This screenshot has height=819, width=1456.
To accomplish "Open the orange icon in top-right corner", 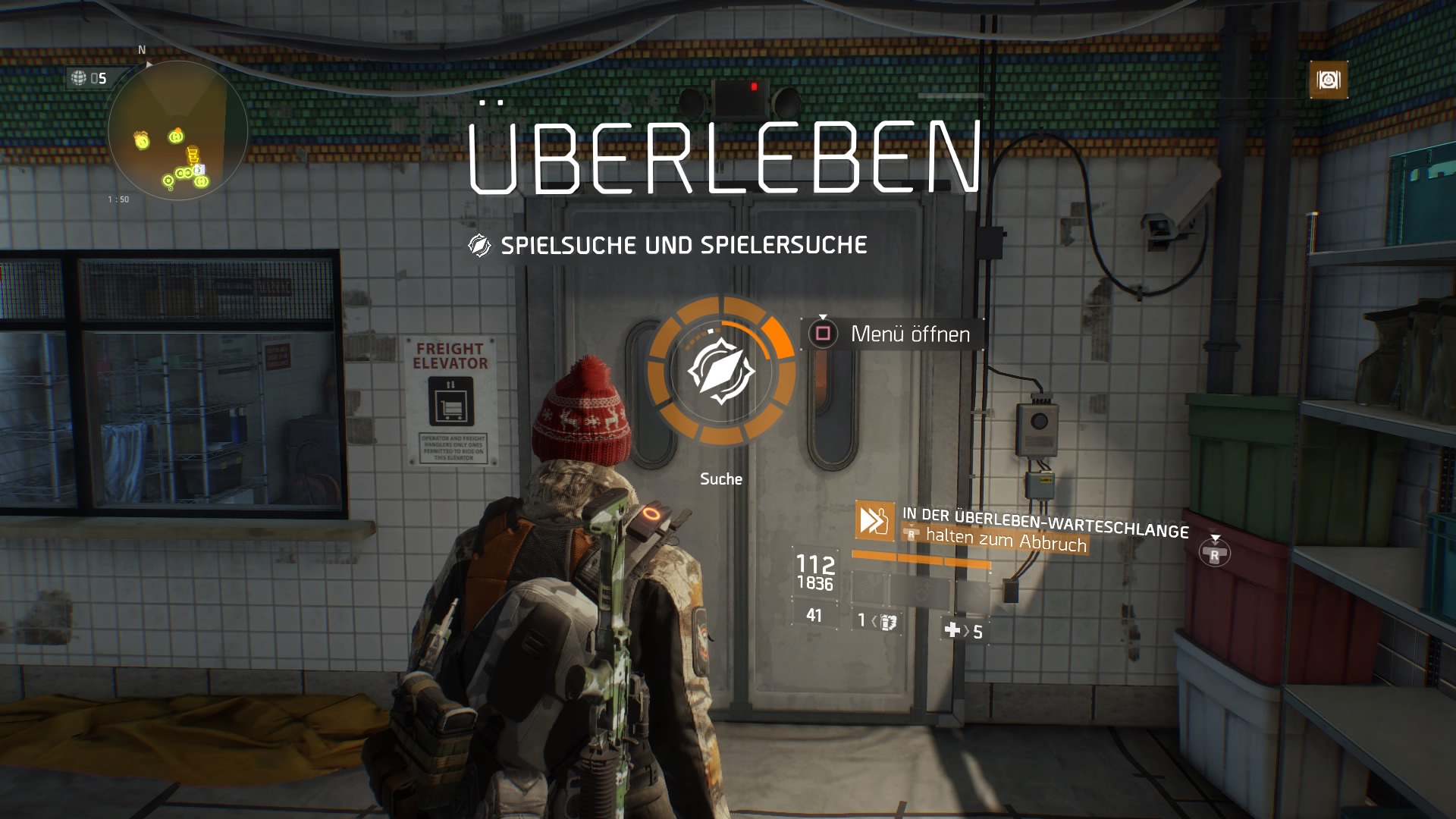I will coord(1329,80).
